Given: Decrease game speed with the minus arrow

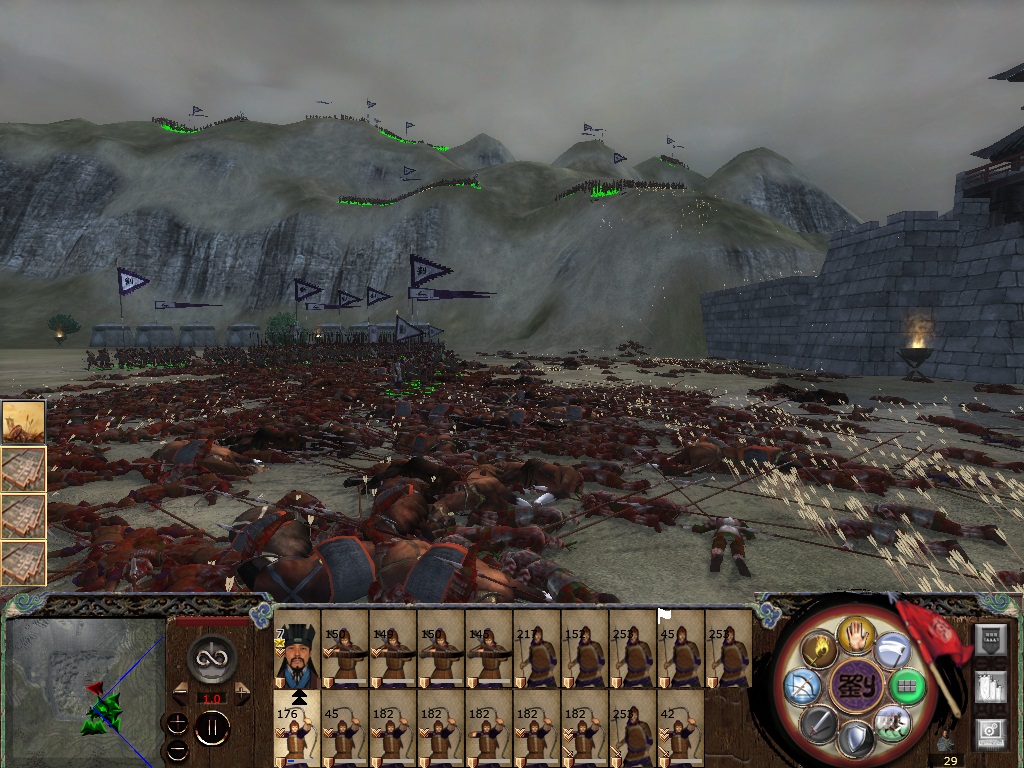Looking at the screenshot, I should [x=181, y=693].
